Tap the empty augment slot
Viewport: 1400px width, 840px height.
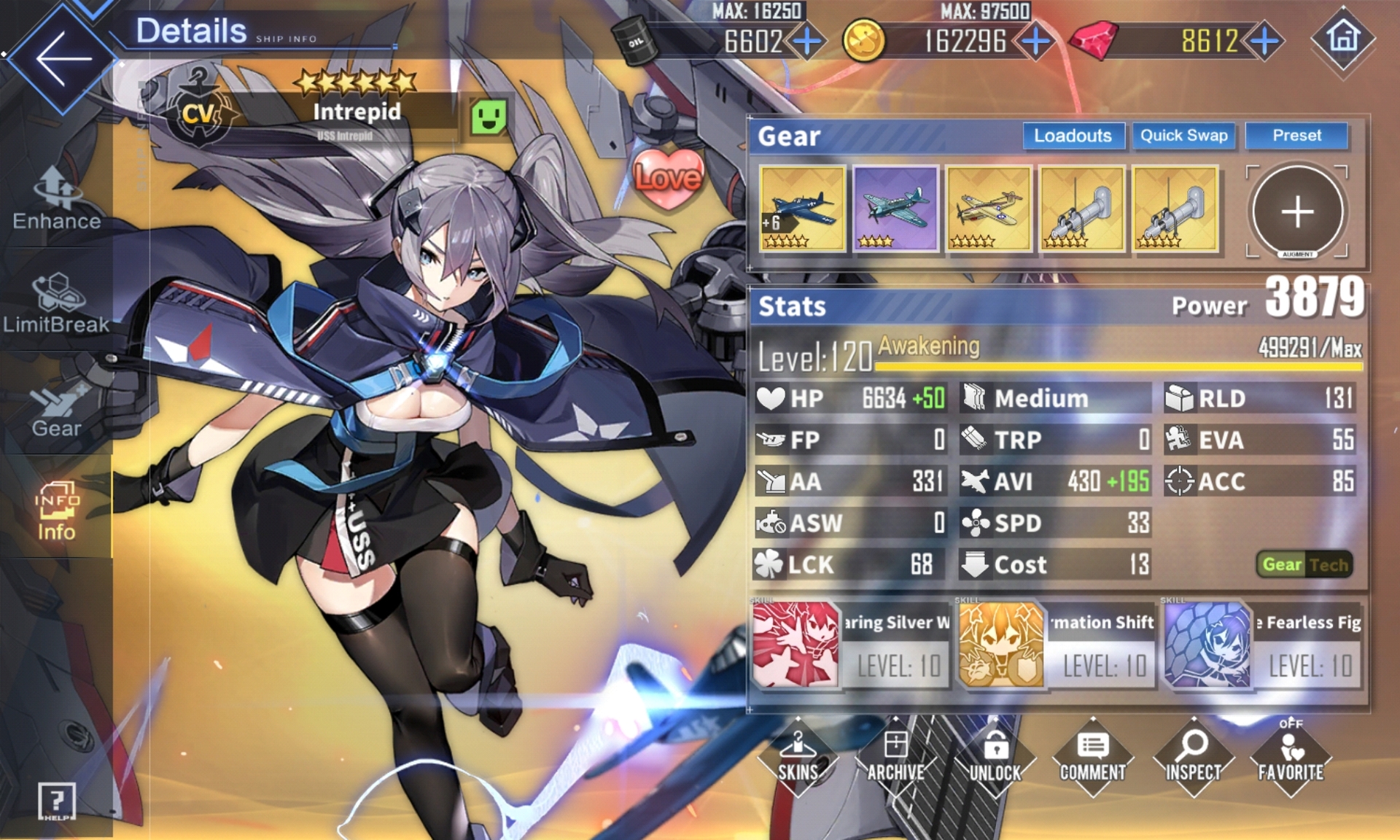pyautogui.click(x=1297, y=212)
